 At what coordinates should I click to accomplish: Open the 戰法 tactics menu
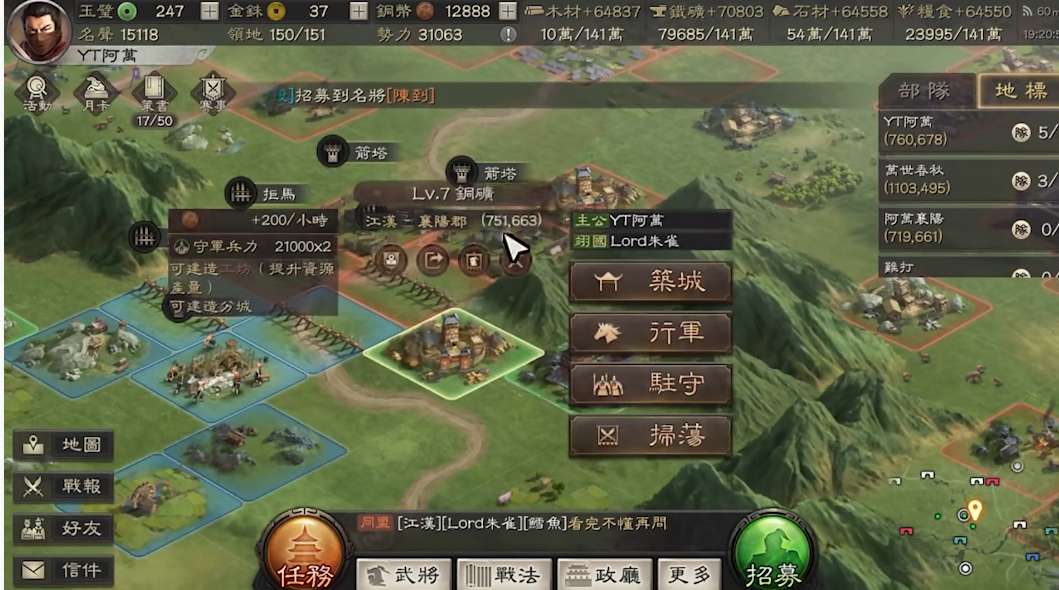click(x=504, y=575)
